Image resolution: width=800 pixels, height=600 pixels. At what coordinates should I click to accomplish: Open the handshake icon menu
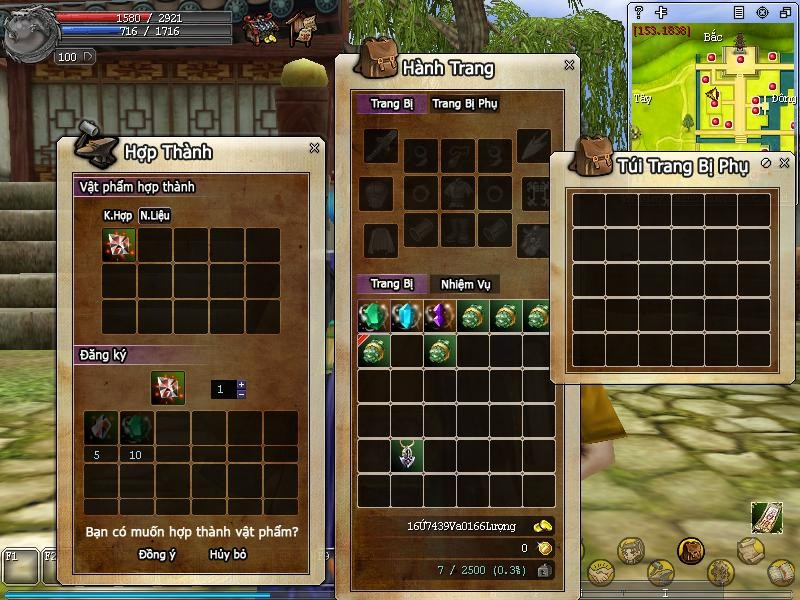click(600, 571)
